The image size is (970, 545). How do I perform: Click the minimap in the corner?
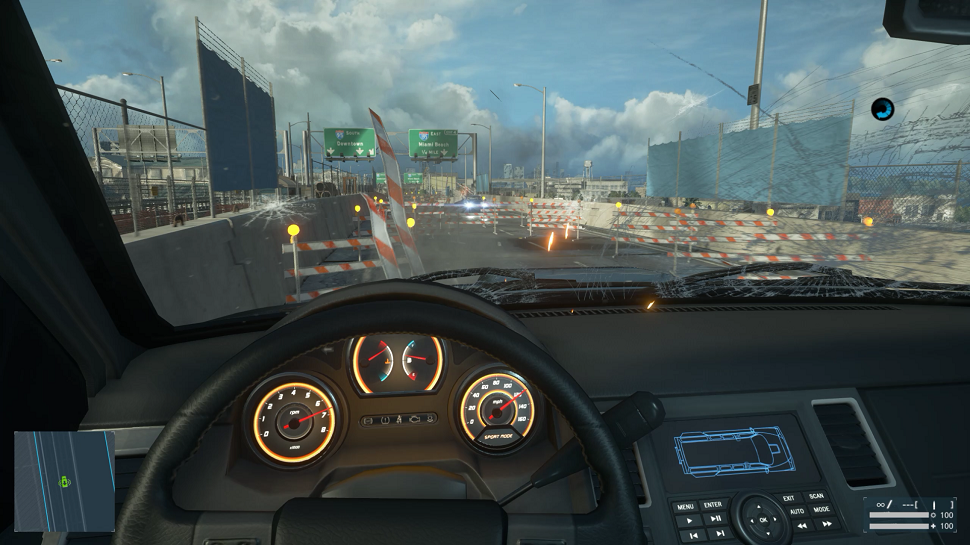pyautogui.click(x=64, y=481)
